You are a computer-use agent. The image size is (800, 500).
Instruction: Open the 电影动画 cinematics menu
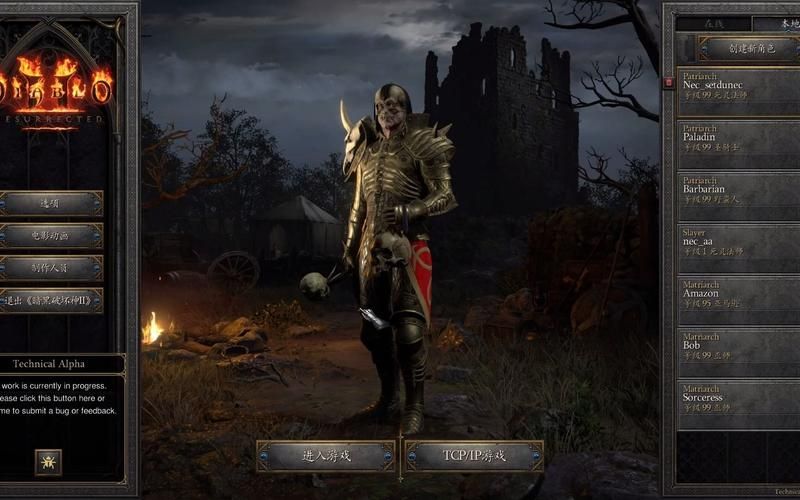[51, 236]
